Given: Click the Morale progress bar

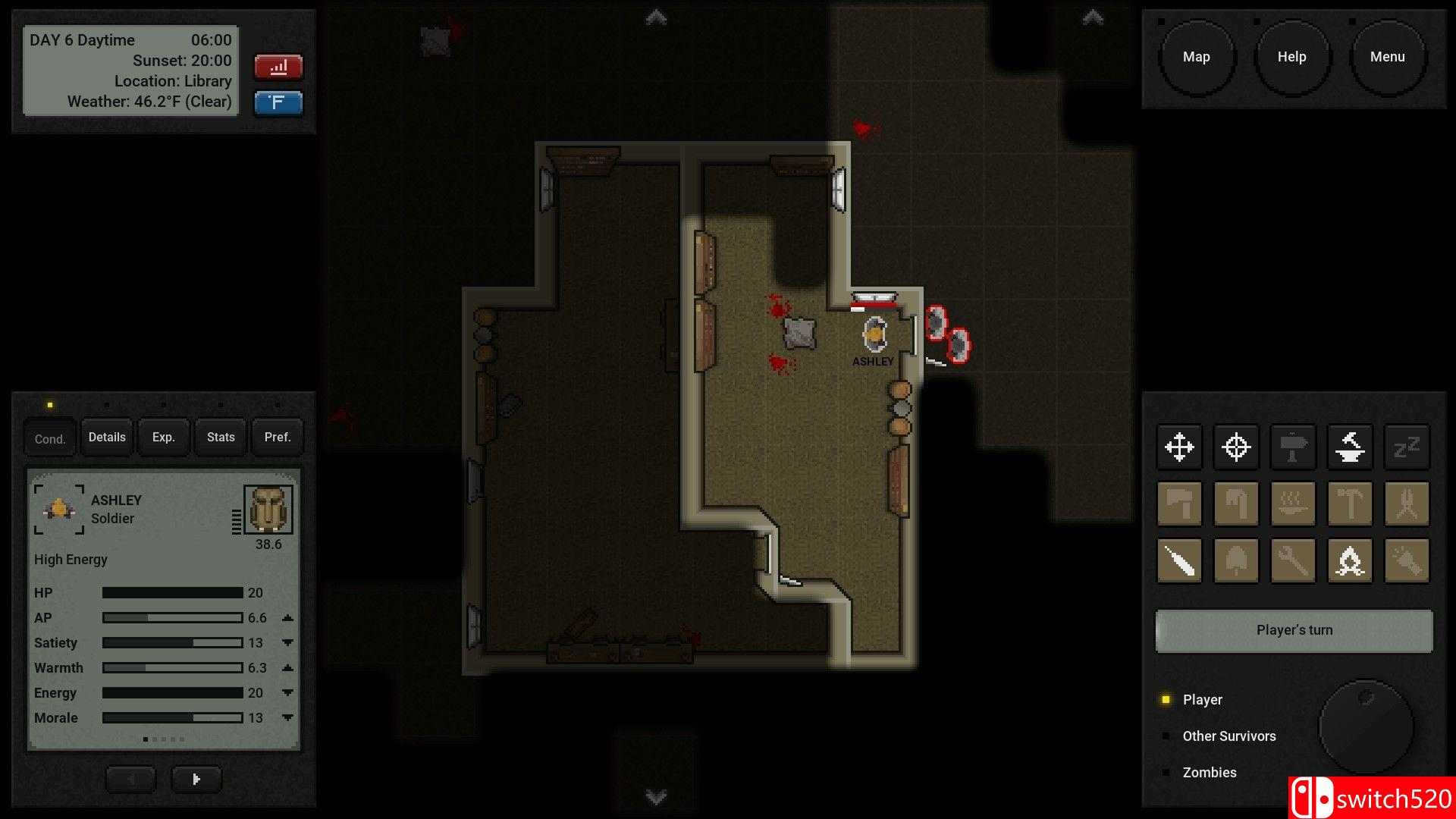Looking at the screenshot, I should tap(172, 717).
